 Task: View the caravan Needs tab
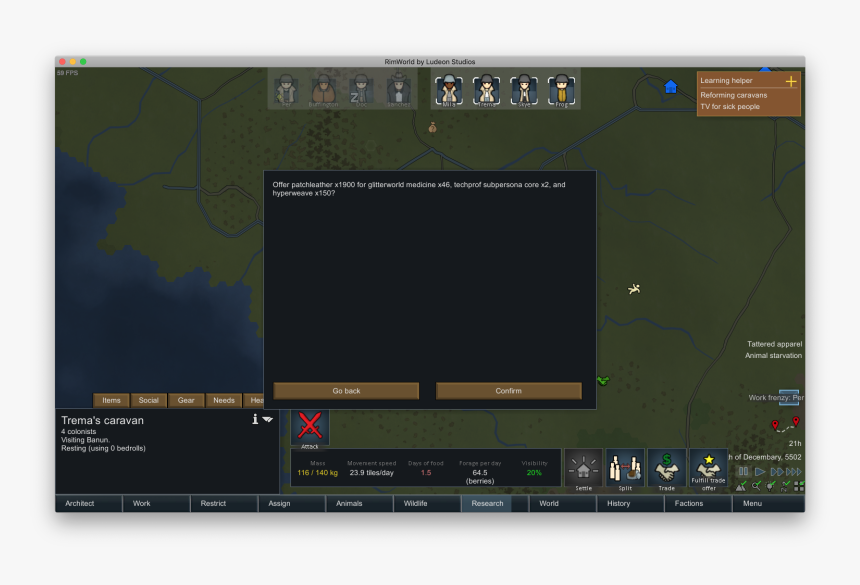[224, 400]
